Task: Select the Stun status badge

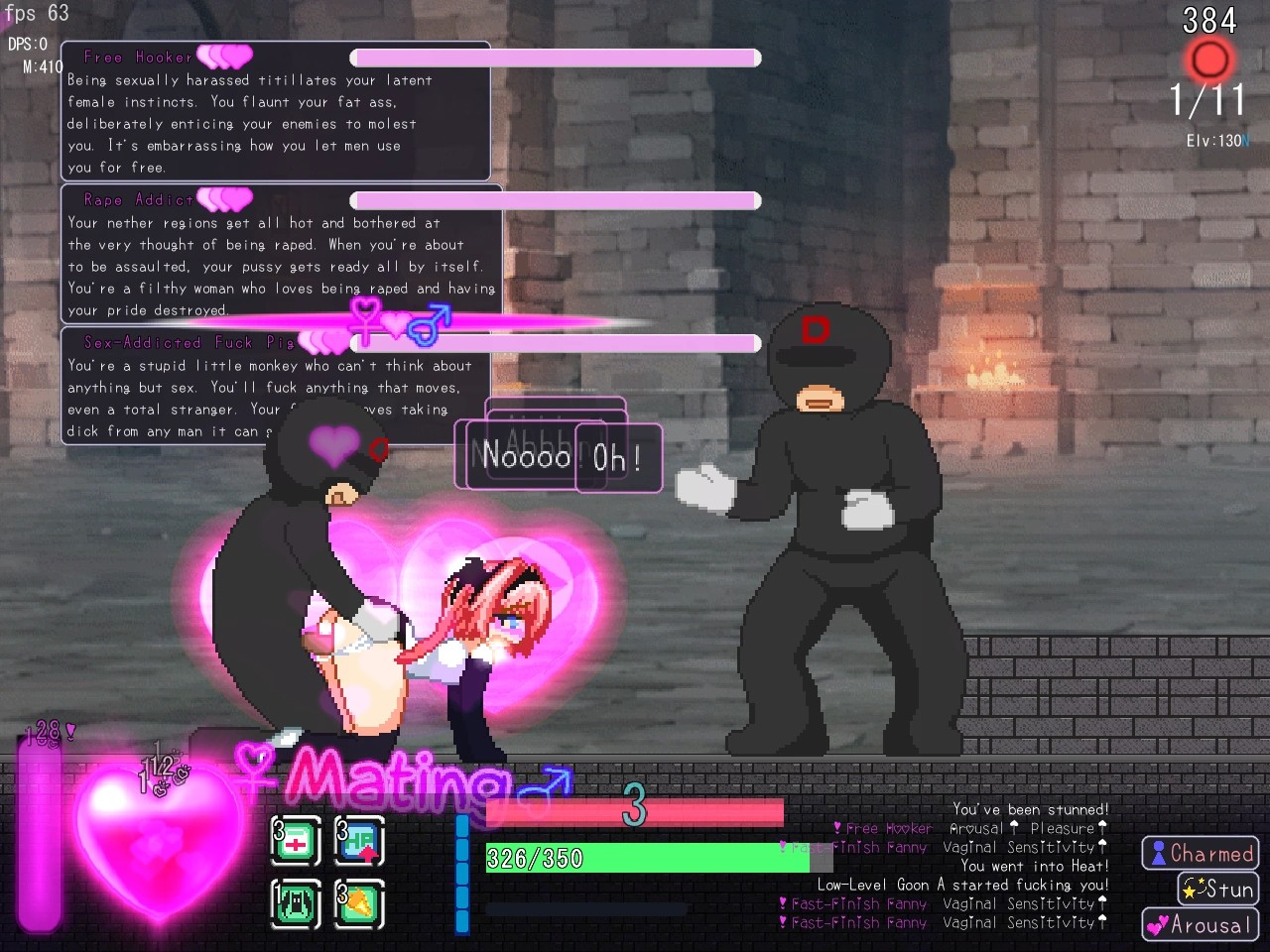Action: coord(1217,889)
